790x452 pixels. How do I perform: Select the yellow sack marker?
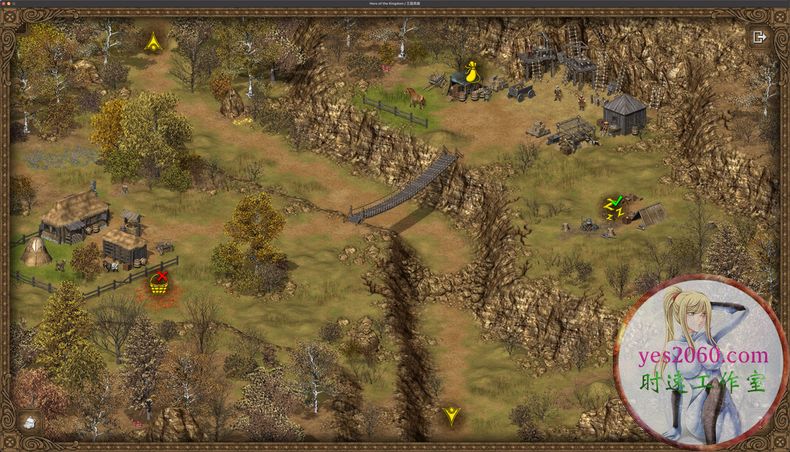(465, 73)
